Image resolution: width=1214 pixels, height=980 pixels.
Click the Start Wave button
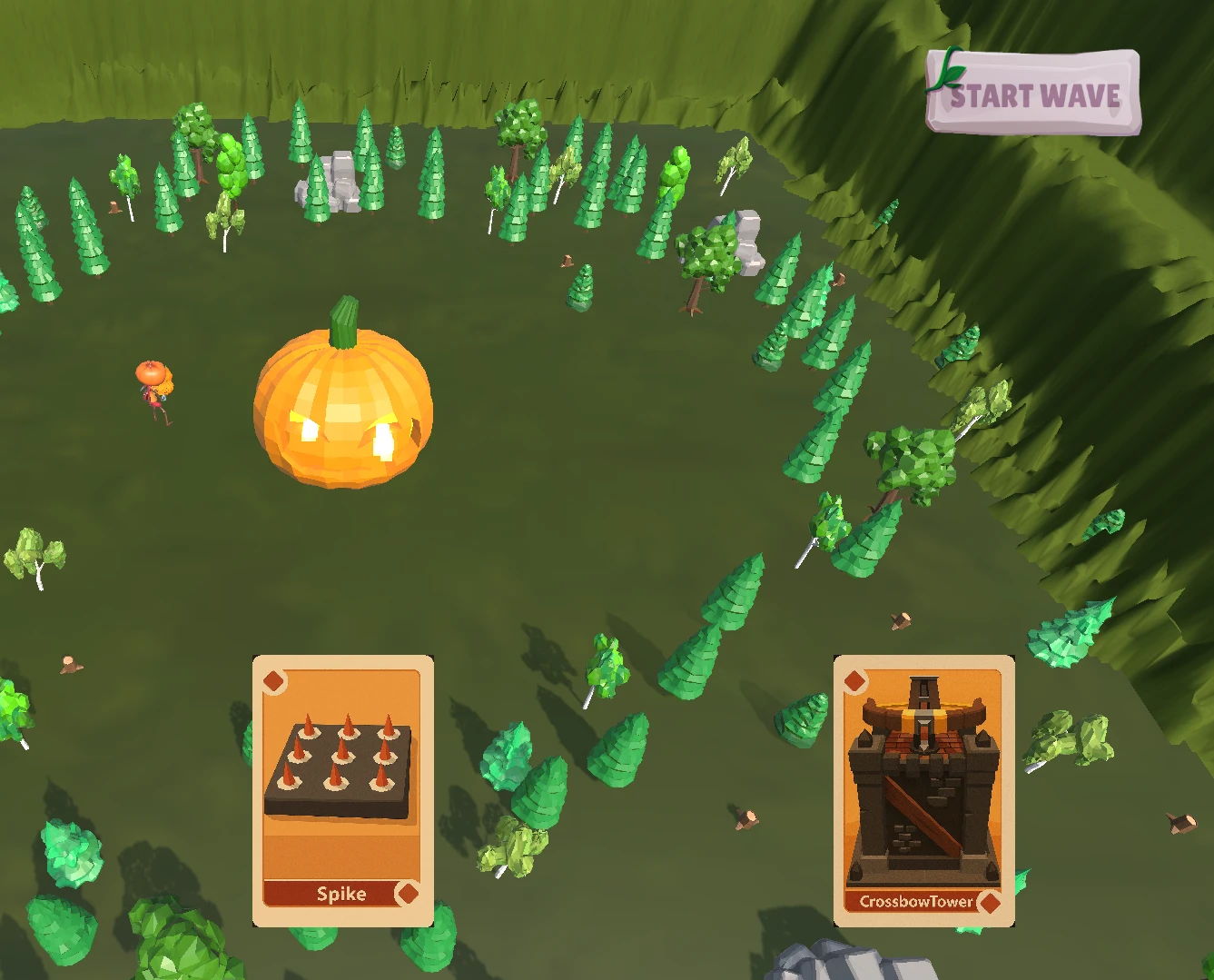pyautogui.click(x=1033, y=94)
